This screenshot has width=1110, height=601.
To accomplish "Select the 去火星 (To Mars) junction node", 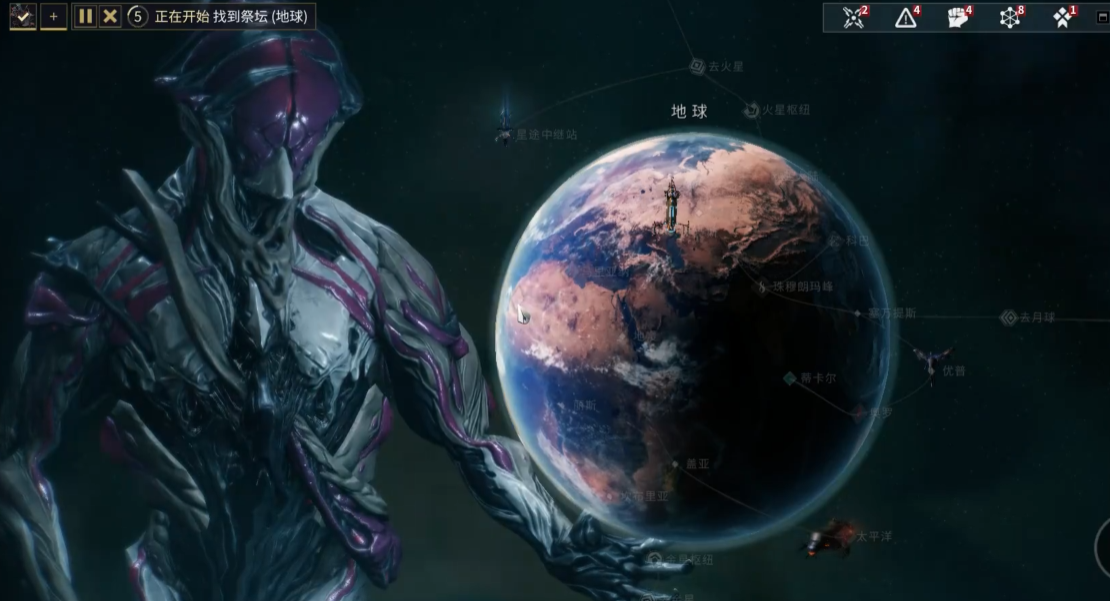I will click(x=698, y=66).
